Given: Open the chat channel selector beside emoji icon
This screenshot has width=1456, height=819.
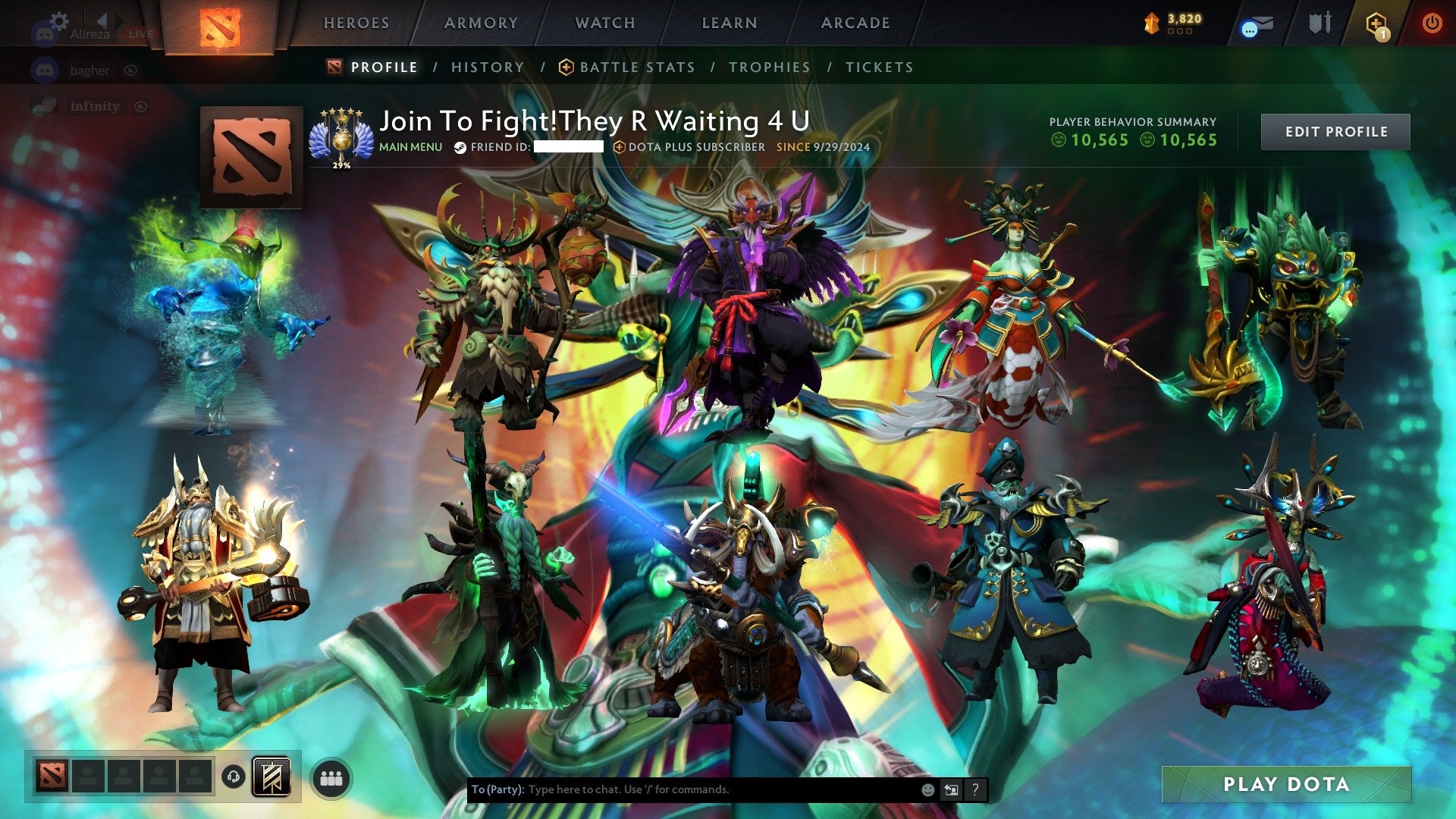Looking at the screenshot, I should tap(951, 789).
